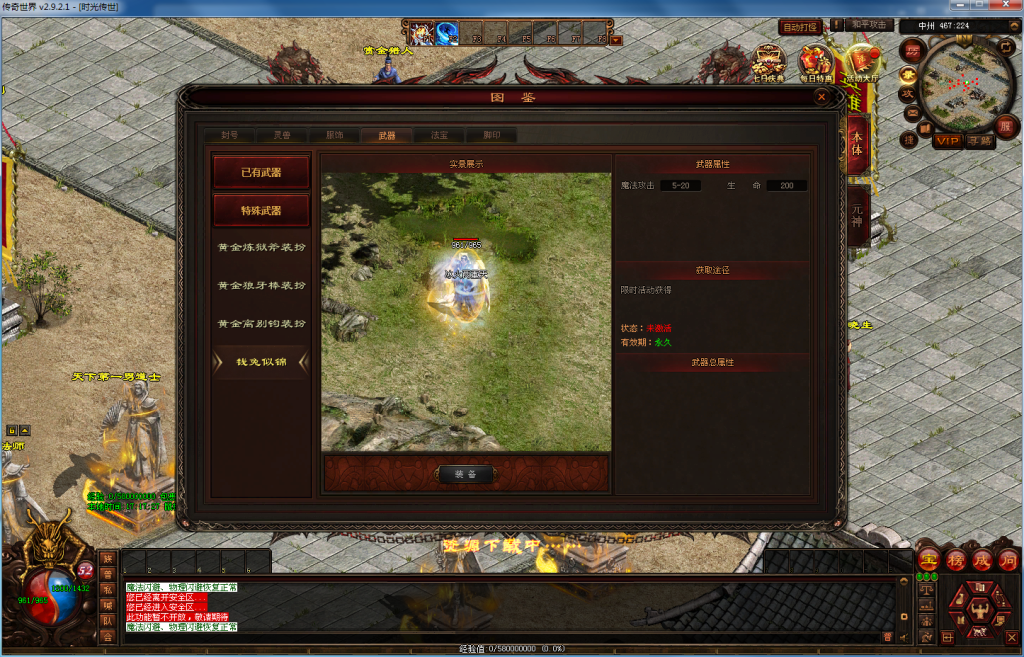Screen dimensions: 1024x657
Task: Click the 寻路 pathfinding button
Action: tap(980, 141)
